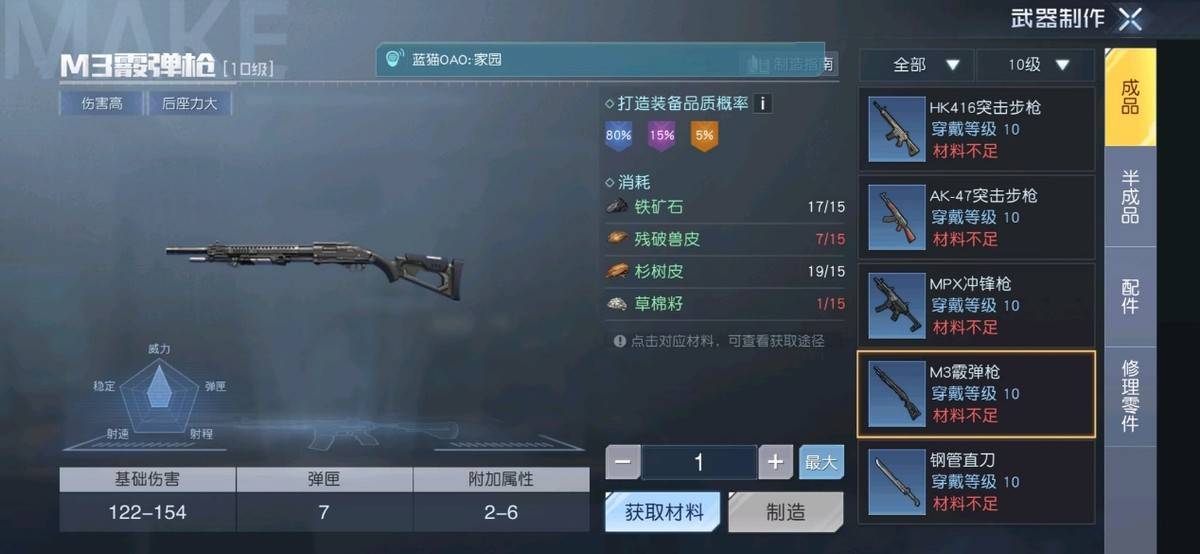
Task: Choose the 钢管直刀 recipe
Action: coord(976,481)
